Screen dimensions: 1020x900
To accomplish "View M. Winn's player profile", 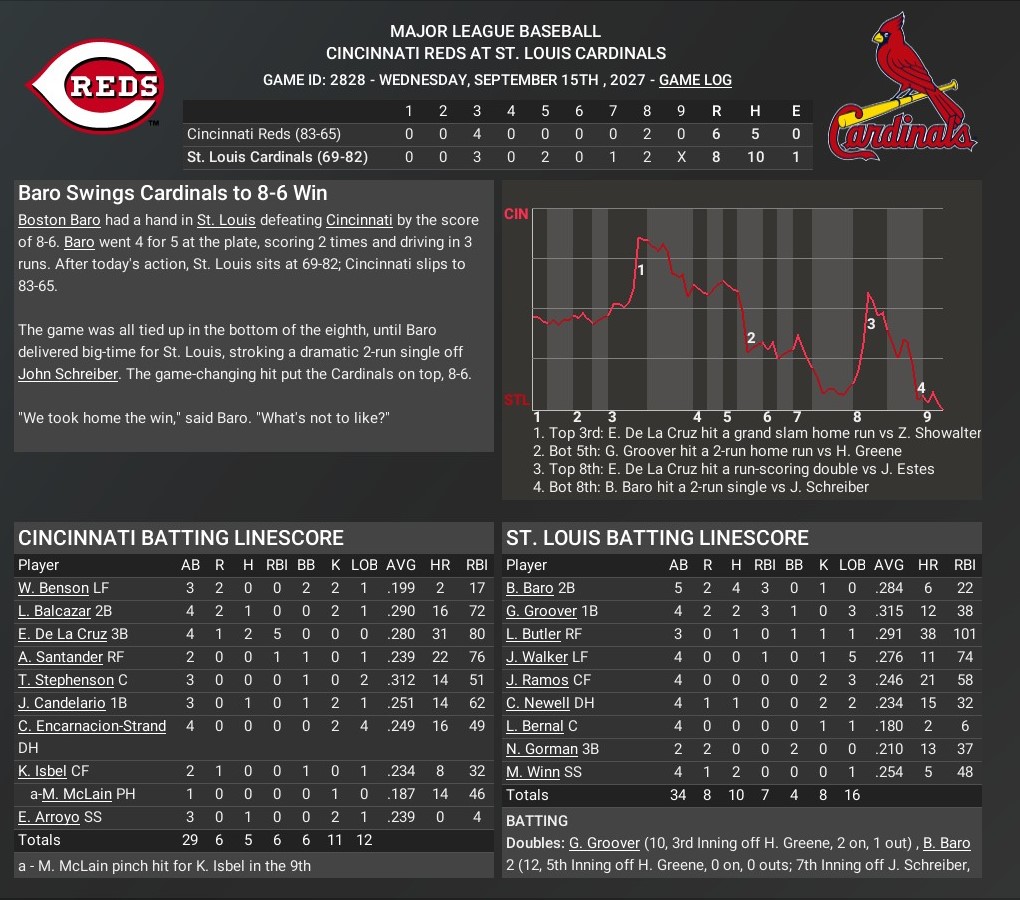I will pos(532,772).
